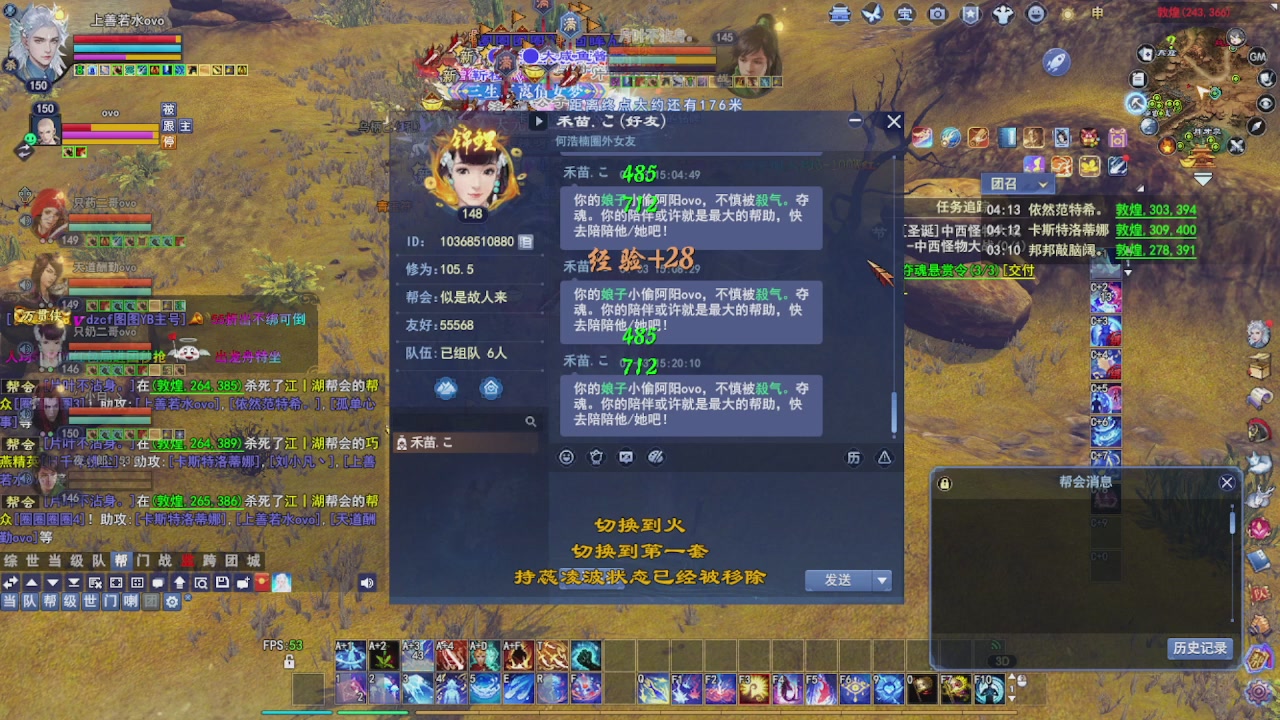Click the house icon in the friend profile panel
Screen dimensions: 1280x720
pos(491,388)
